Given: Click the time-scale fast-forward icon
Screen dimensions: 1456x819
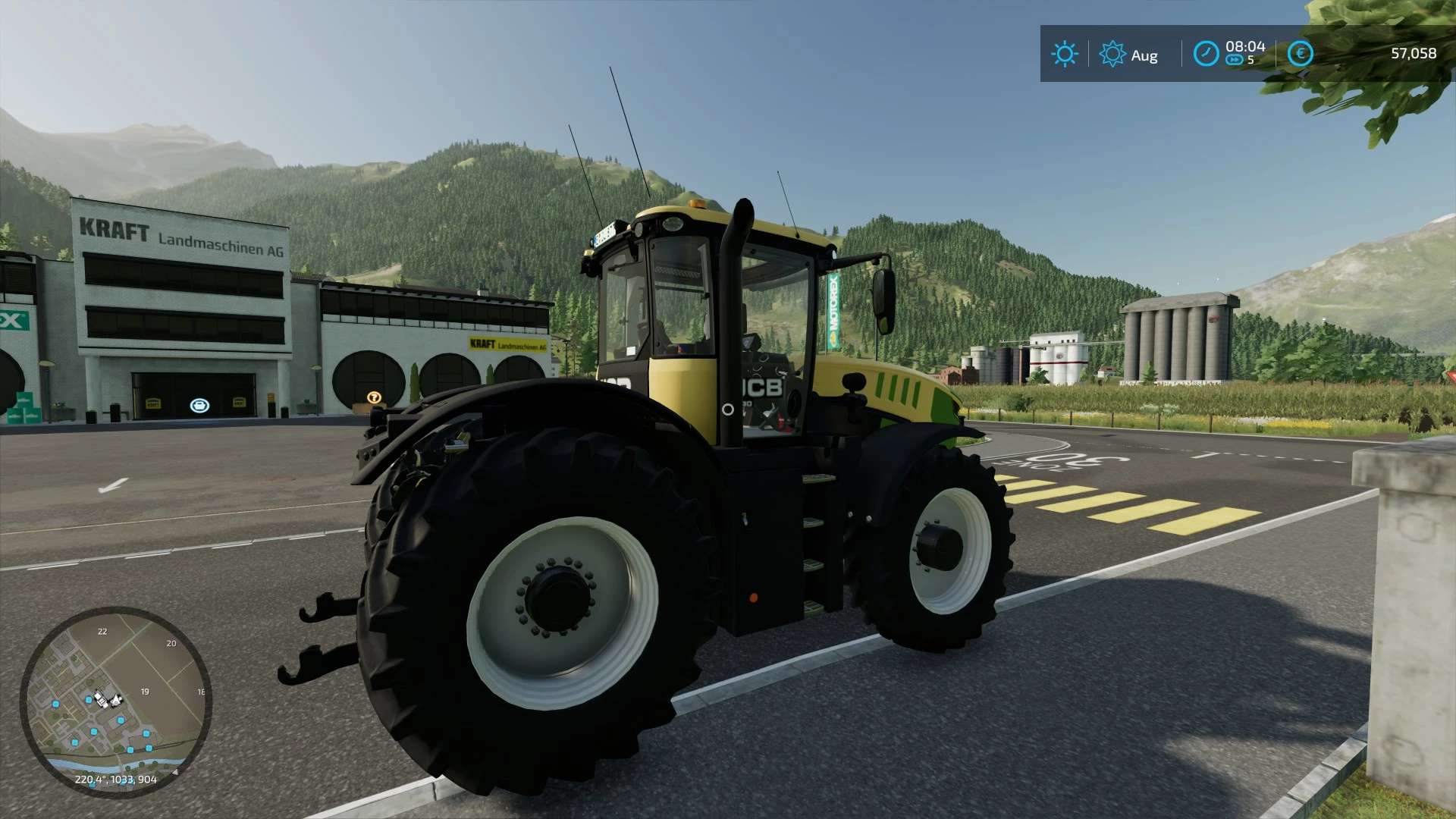Looking at the screenshot, I should pyautogui.click(x=1235, y=58).
